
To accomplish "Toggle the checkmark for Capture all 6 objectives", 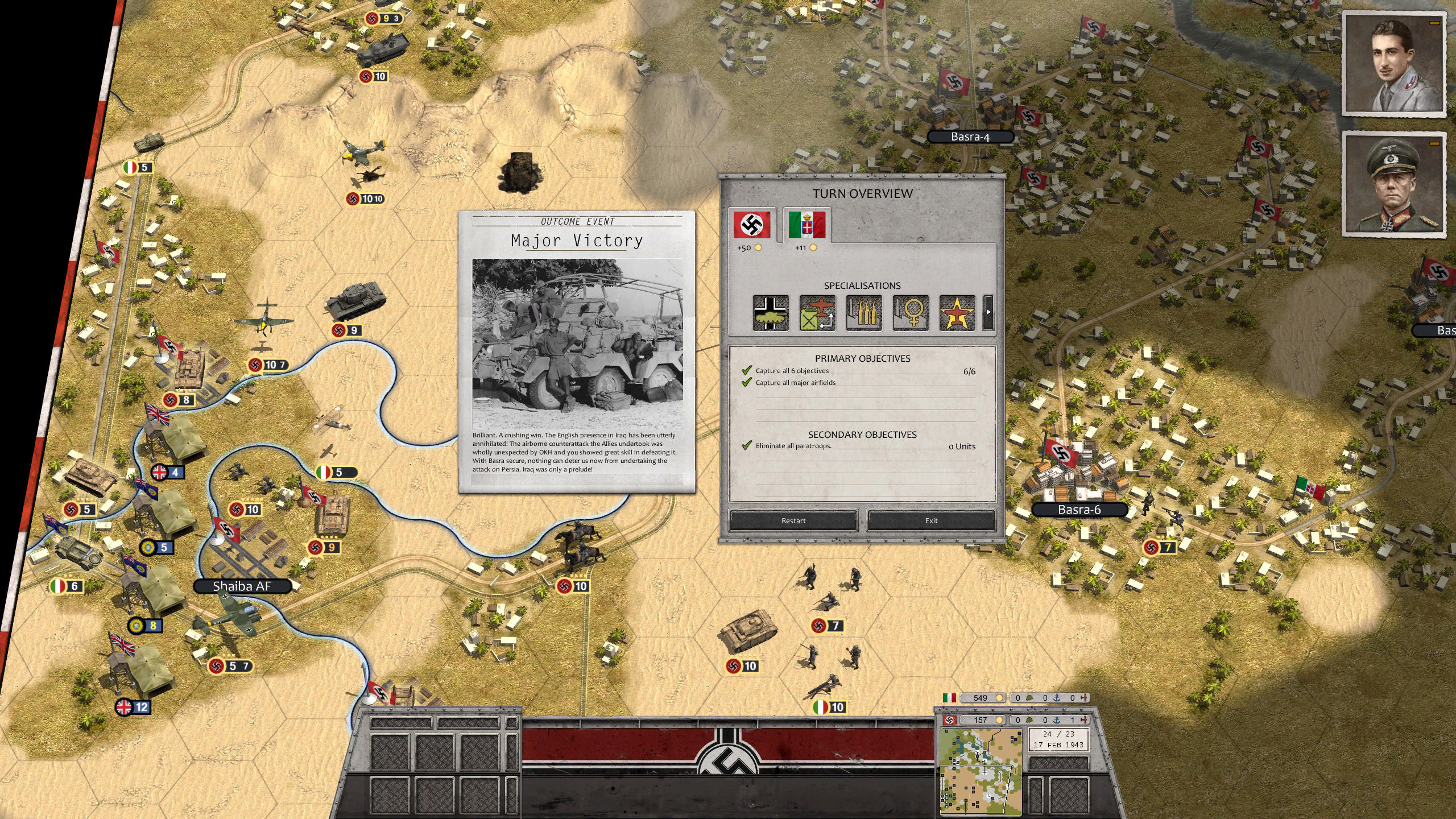I will [746, 370].
